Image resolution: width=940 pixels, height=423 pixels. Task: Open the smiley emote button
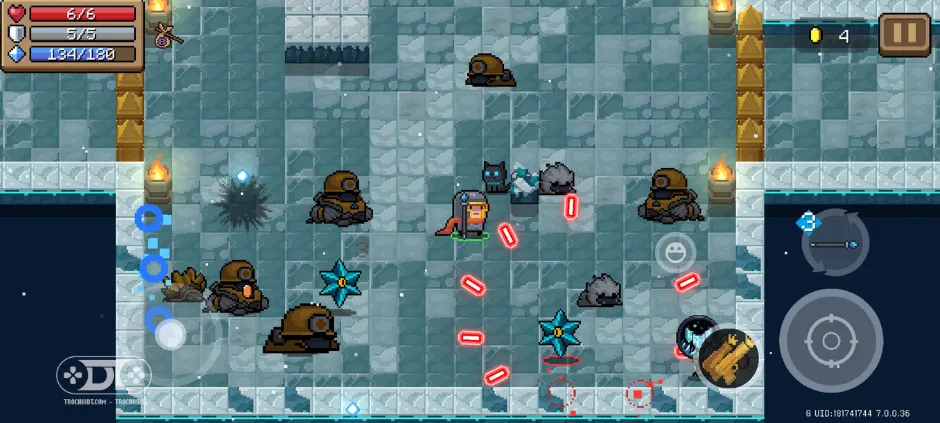coord(676,252)
